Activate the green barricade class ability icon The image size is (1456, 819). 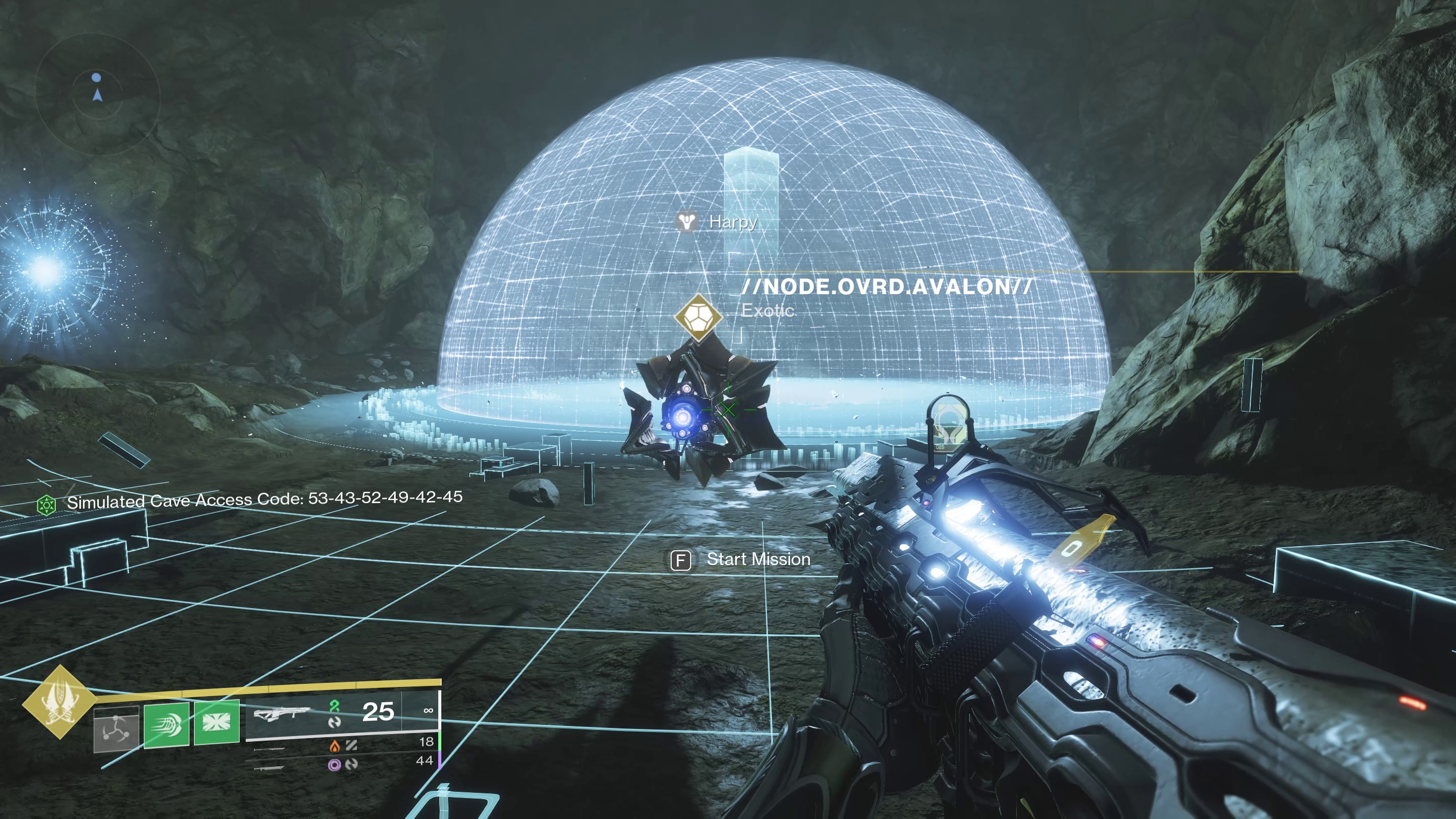pyautogui.click(x=217, y=722)
